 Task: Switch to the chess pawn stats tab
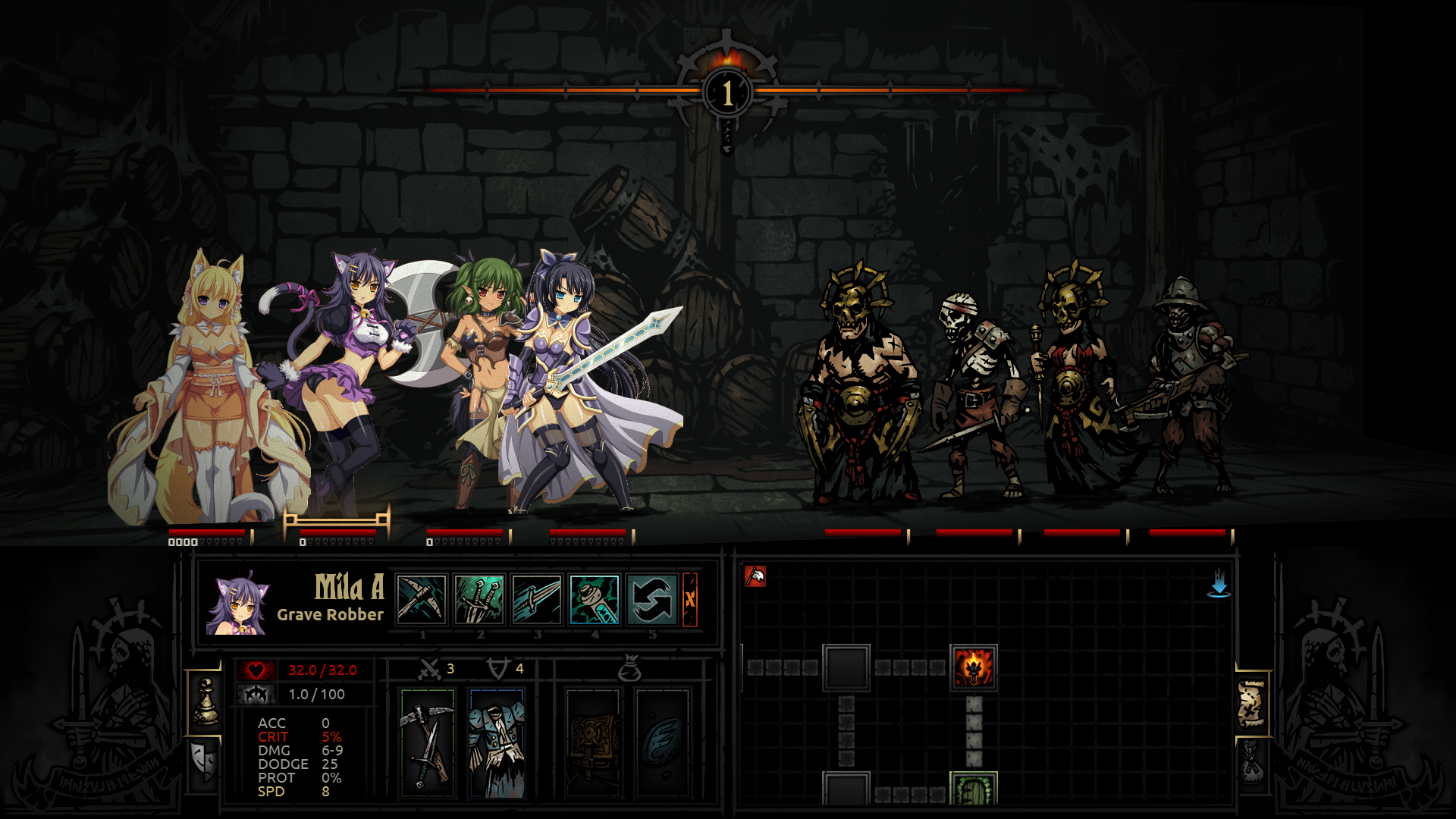(x=205, y=701)
